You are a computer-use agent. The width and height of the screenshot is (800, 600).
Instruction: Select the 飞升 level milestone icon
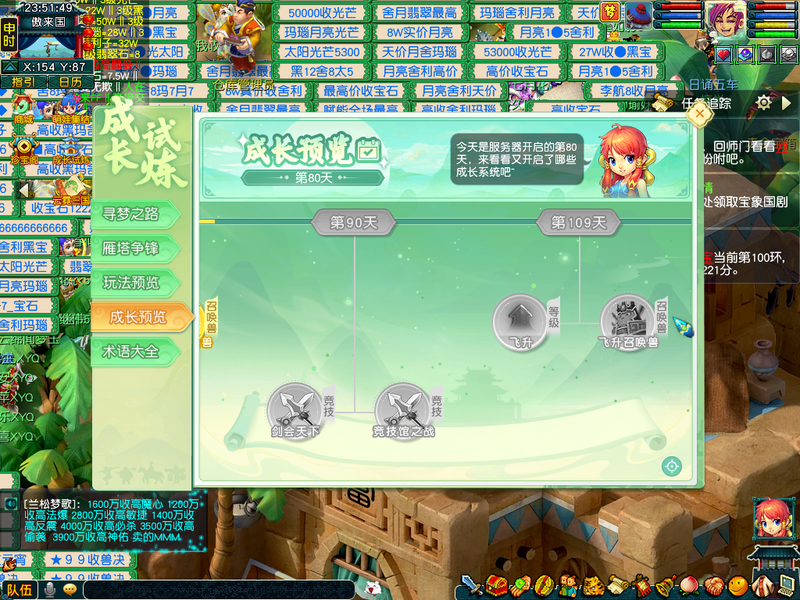[x=519, y=322]
